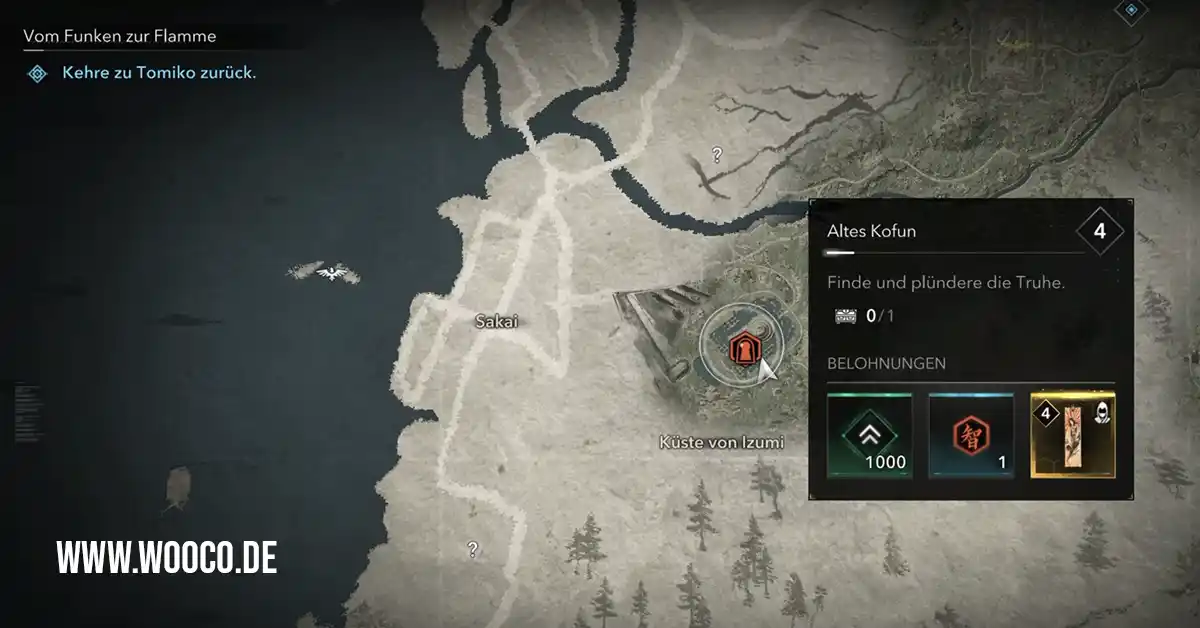This screenshot has height=628, width=1200.
Task: Select the question mark north of the Kofun
Action: pos(716,155)
